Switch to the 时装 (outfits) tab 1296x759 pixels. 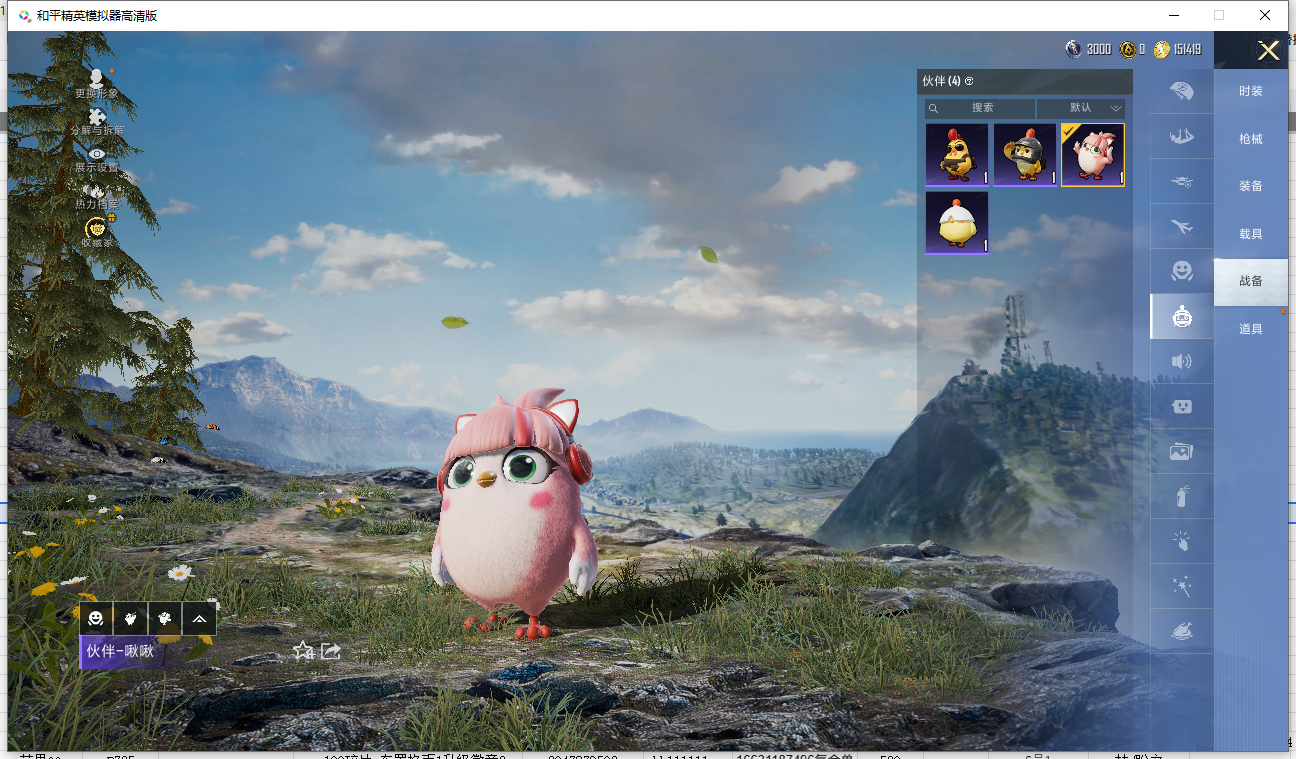(1250, 91)
